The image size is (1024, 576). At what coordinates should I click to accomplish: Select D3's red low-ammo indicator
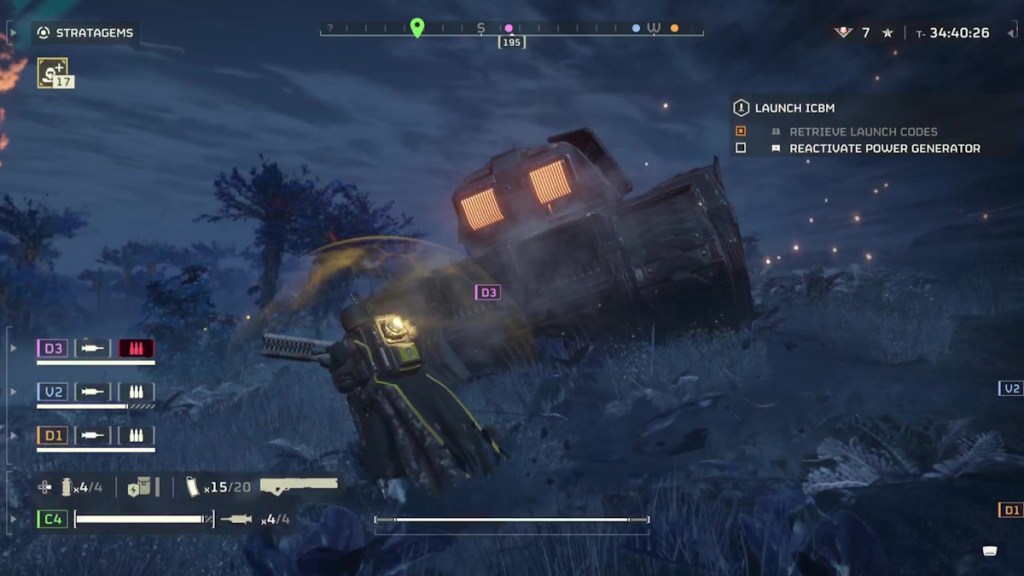coord(136,348)
